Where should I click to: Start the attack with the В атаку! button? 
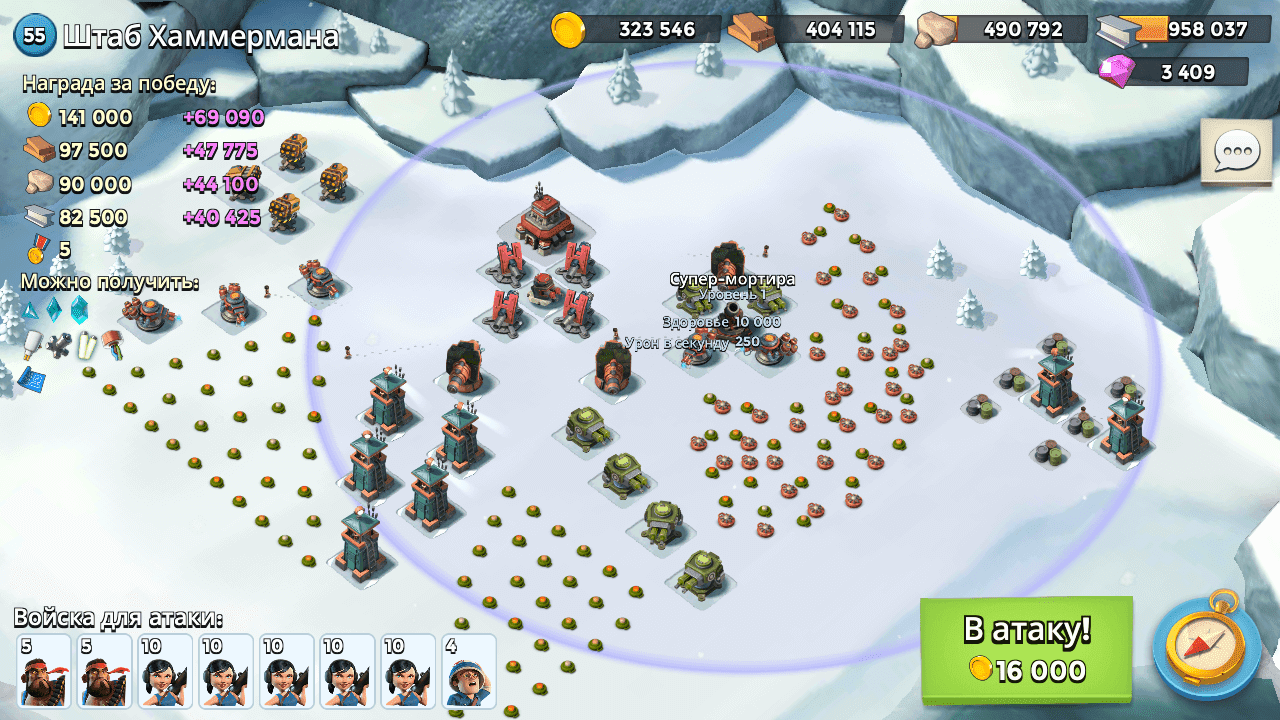pos(1026,649)
